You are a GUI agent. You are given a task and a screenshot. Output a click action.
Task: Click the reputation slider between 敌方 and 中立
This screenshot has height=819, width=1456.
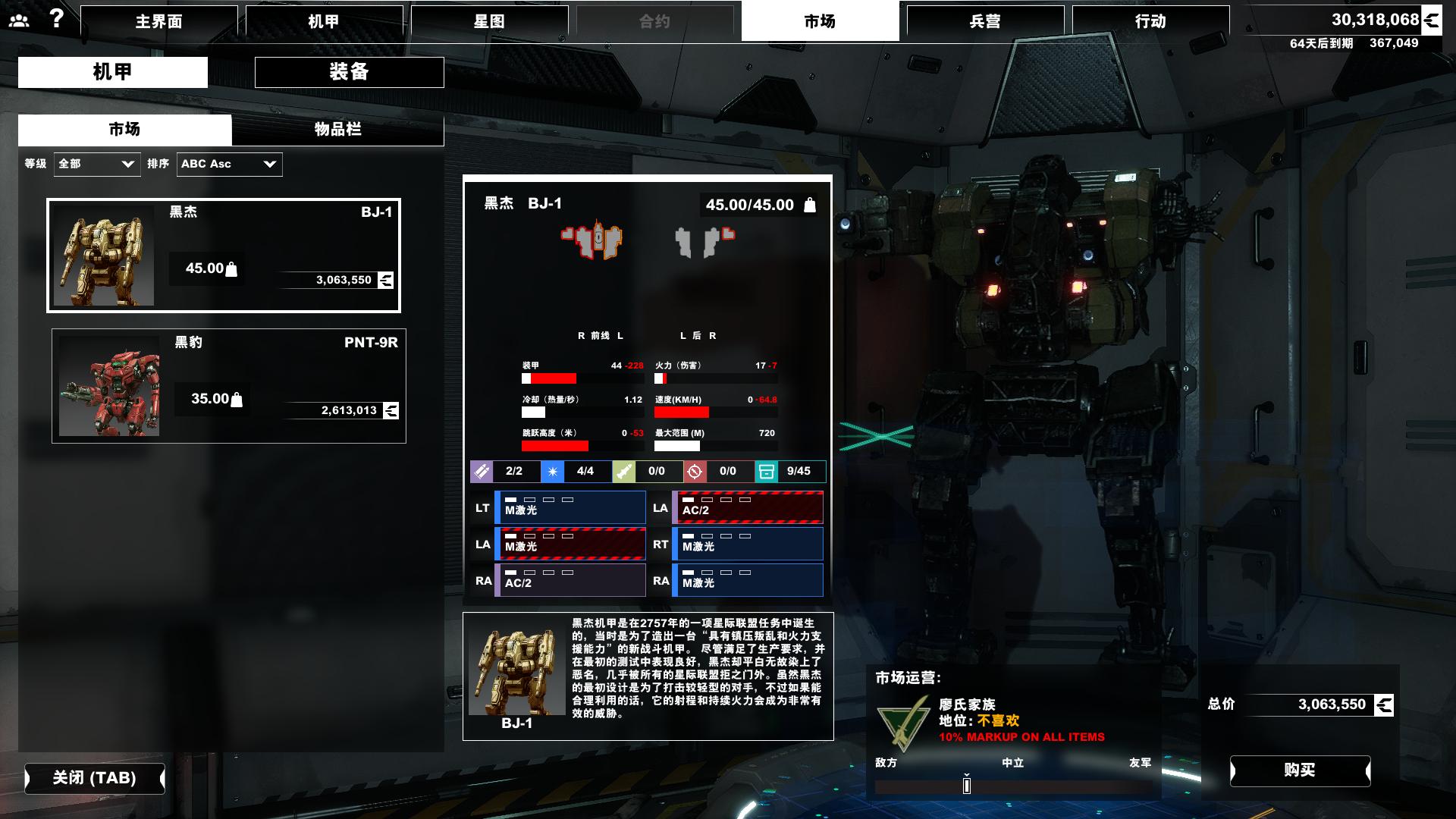pos(966,786)
